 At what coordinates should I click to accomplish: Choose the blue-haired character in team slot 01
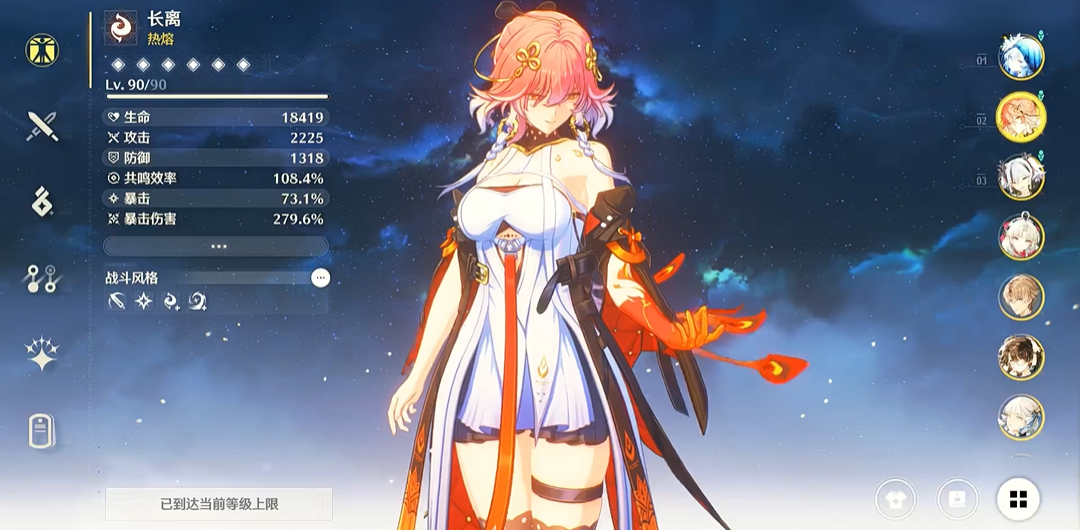(x=1021, y=56)
